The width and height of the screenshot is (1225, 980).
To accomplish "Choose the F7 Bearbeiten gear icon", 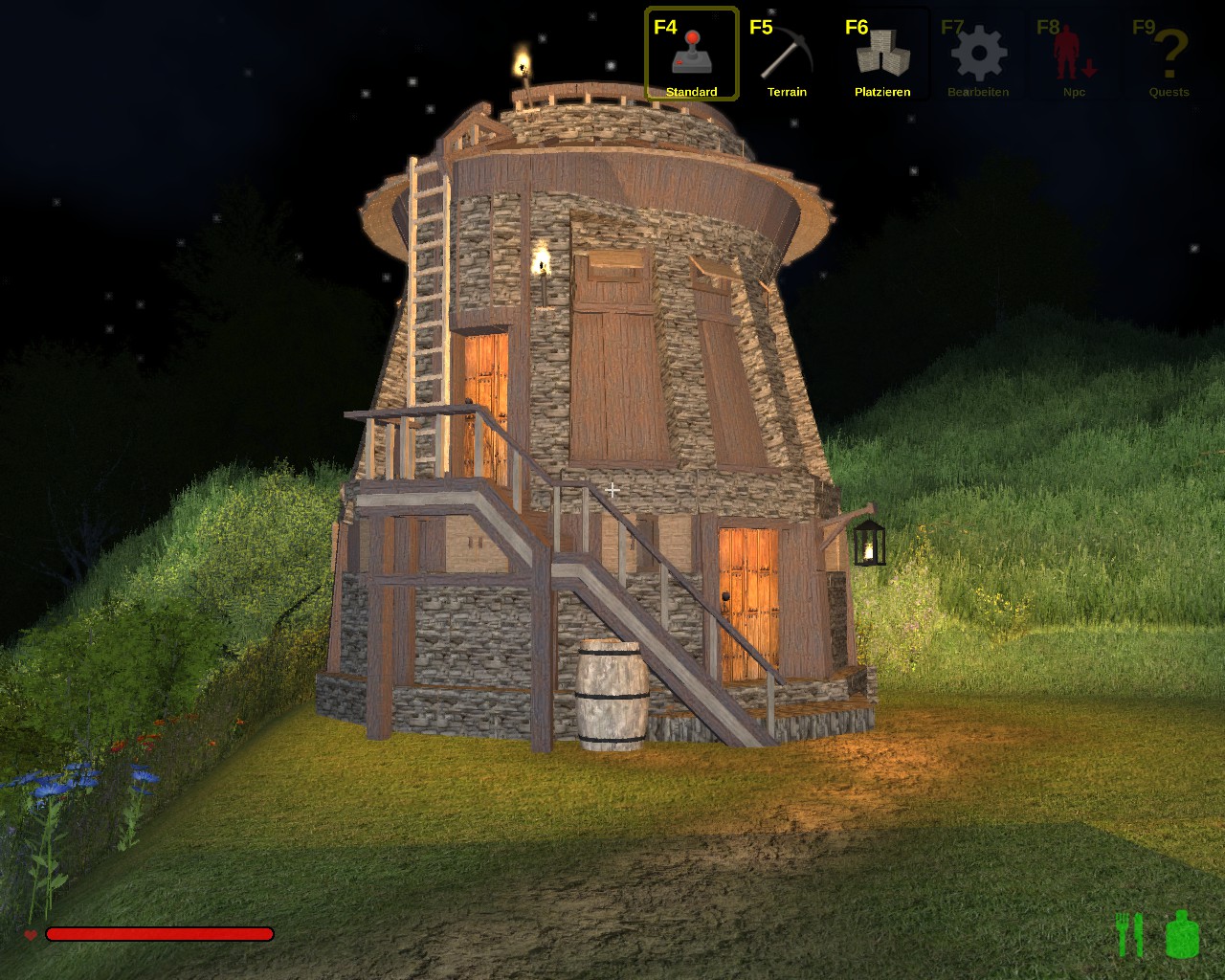I will click(x=978, y=55).
